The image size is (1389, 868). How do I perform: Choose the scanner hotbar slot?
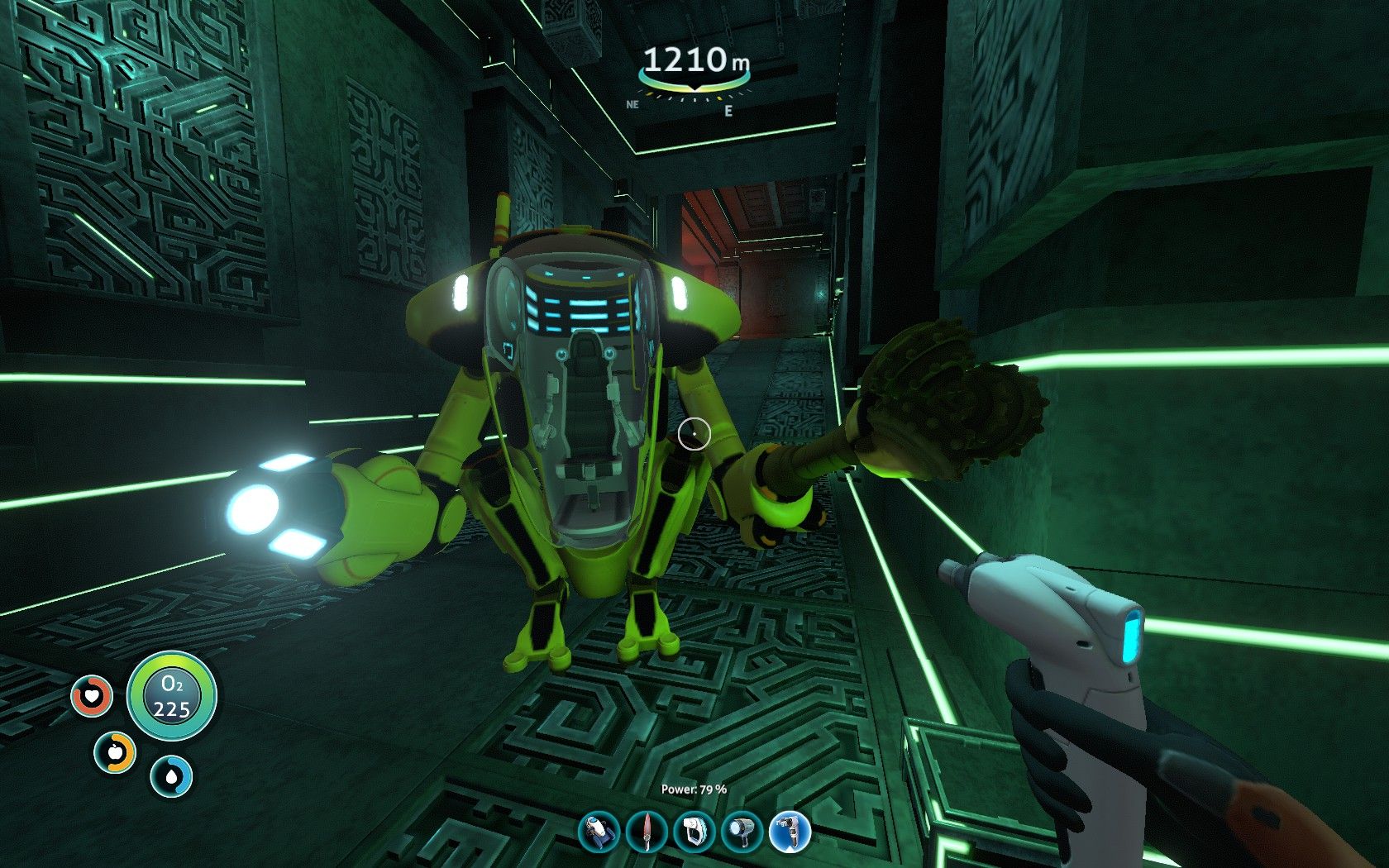click(x=694, y=832)
